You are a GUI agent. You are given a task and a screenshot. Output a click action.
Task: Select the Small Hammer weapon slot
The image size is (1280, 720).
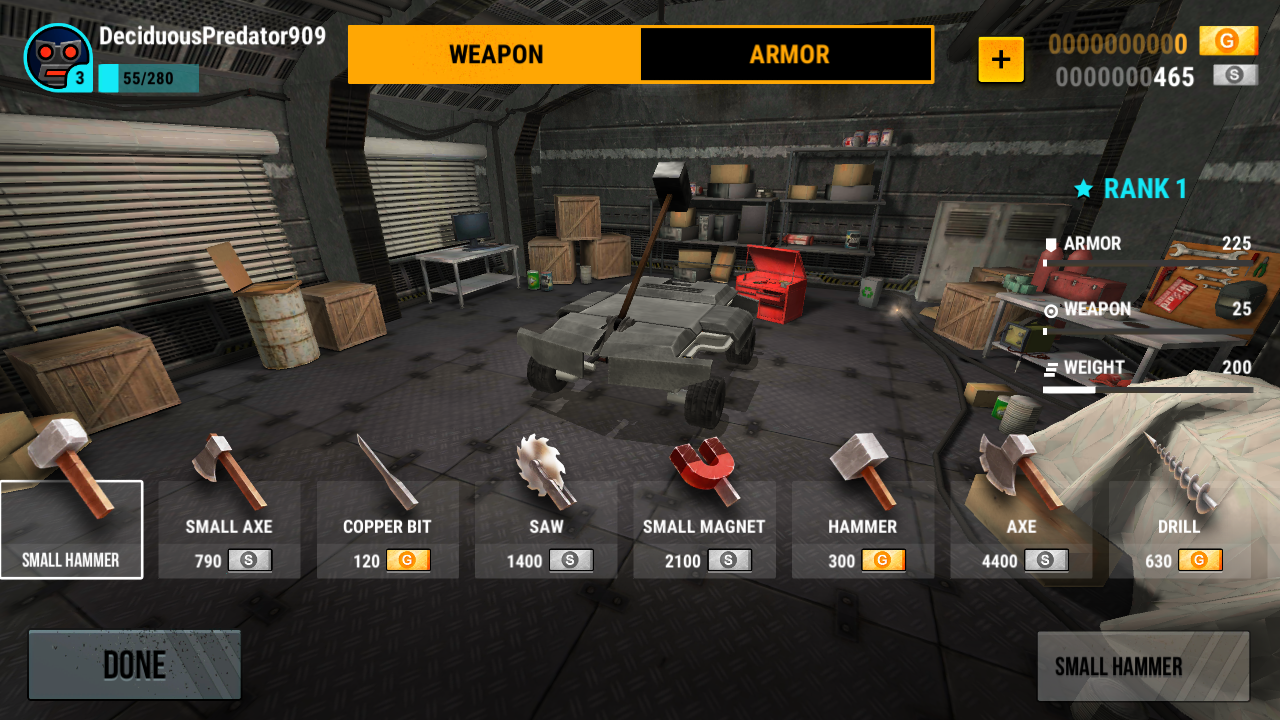click(x=71, y=529)
